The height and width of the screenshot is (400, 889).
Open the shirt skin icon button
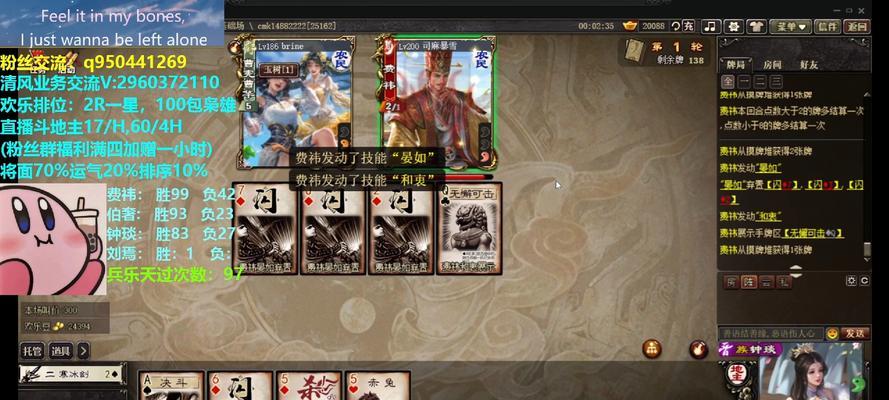(x=759, y=27)
